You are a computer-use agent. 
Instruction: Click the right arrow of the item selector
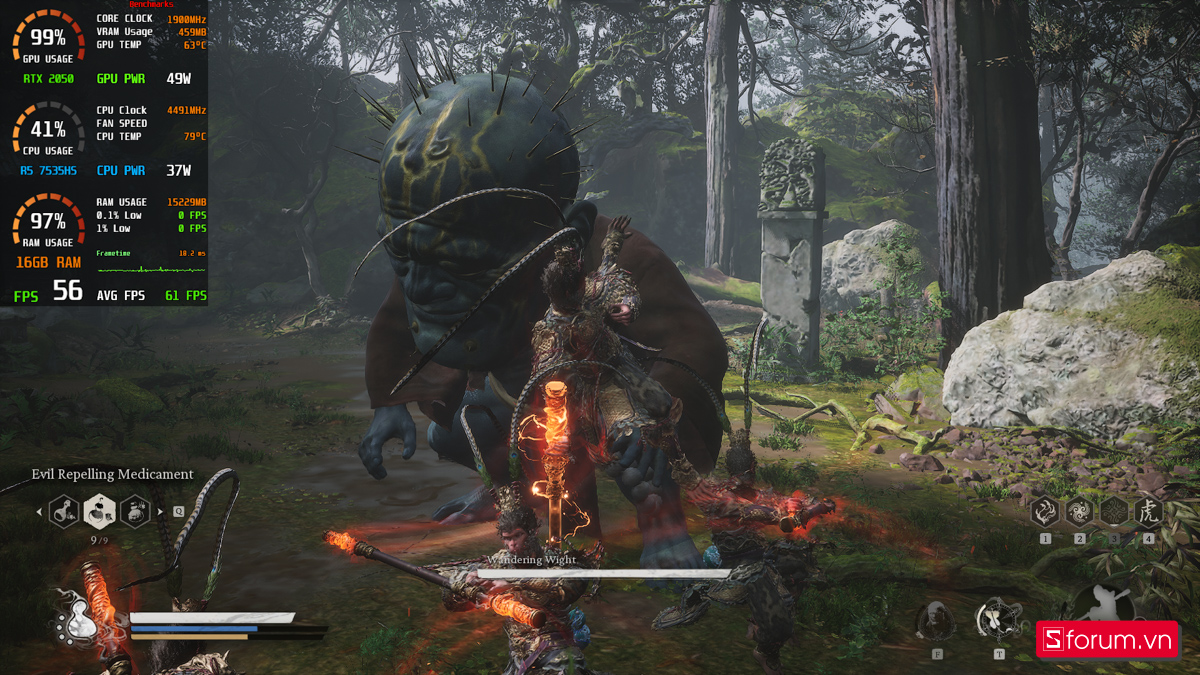tap(160, 512)
